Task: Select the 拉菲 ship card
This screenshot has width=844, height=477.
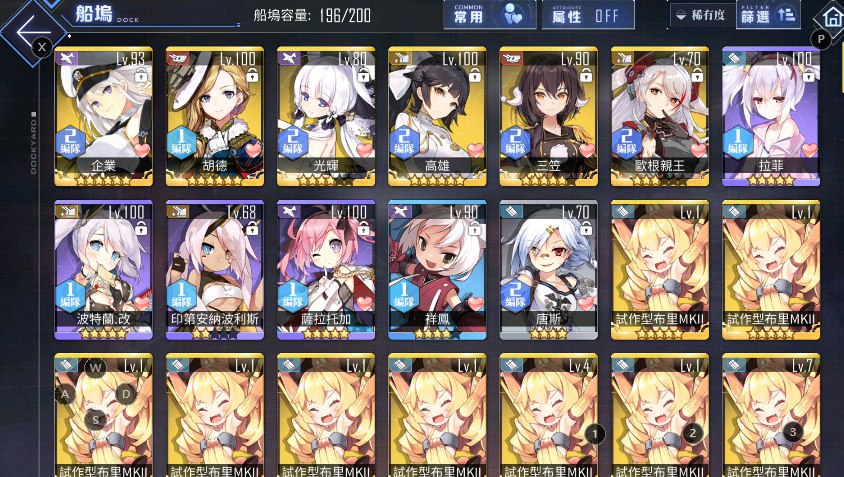Action: [768, 115]
